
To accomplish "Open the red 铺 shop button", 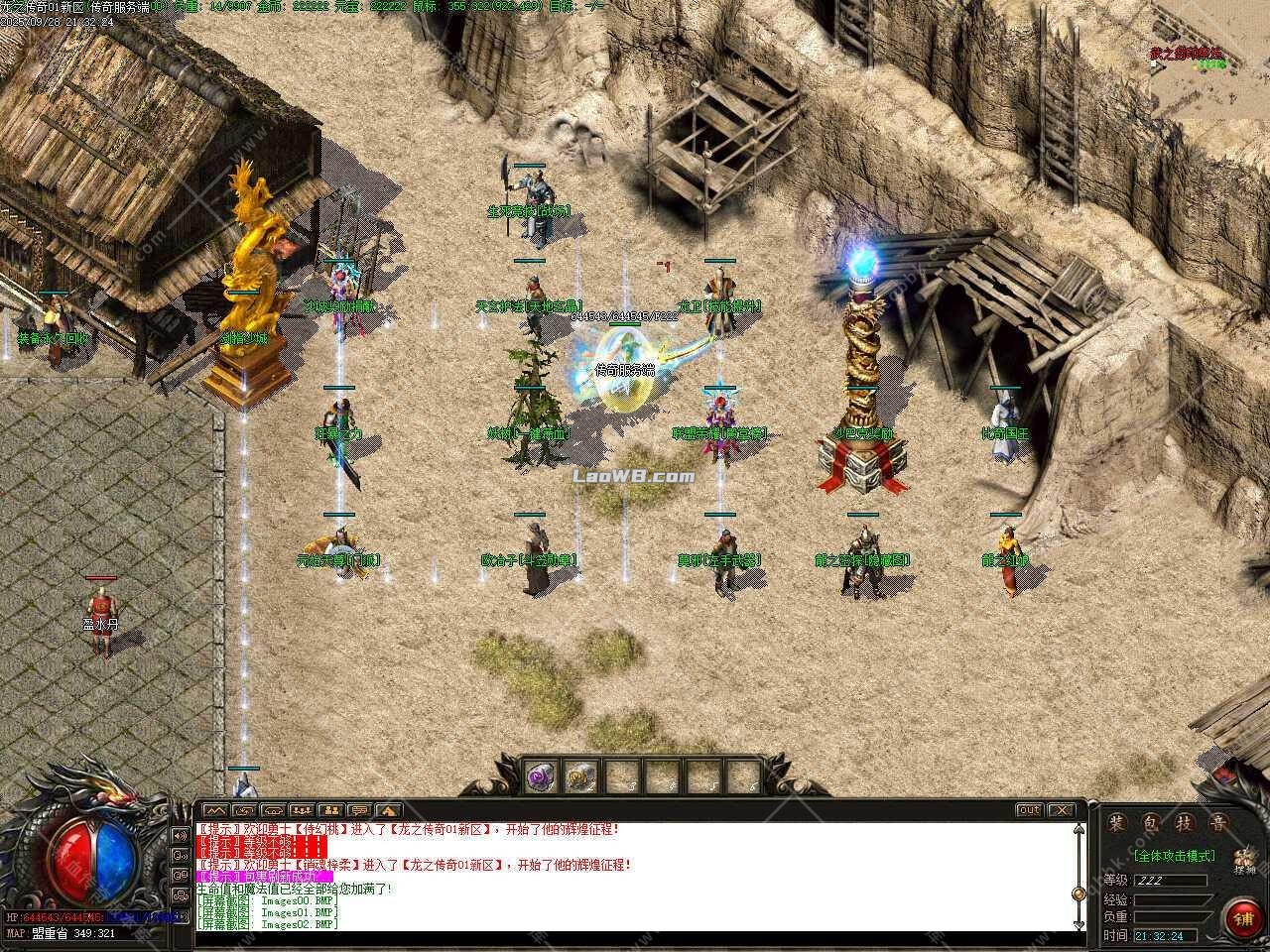I will (1242, 916).
